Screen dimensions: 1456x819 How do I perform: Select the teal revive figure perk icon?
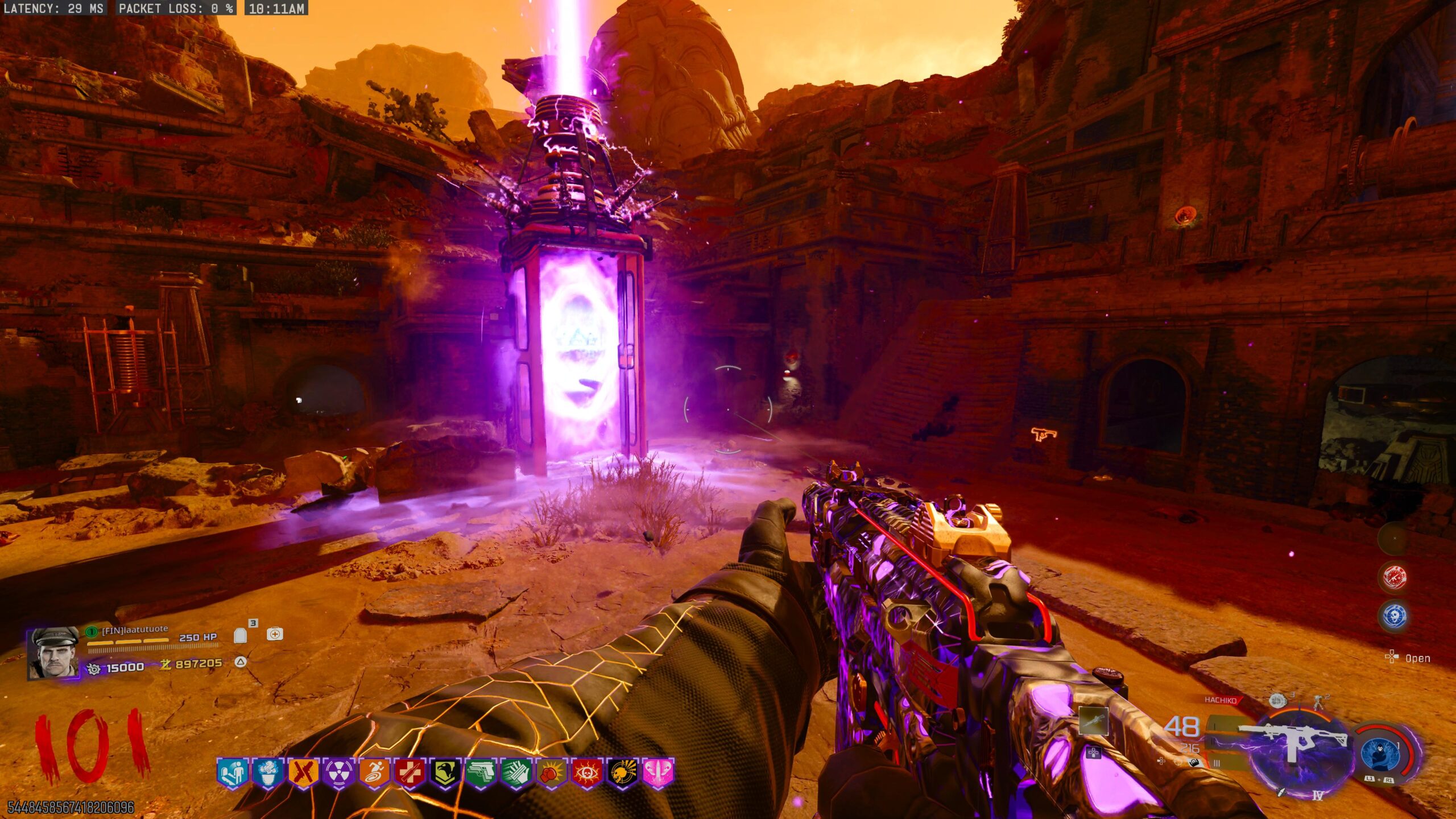pyautogui.click(x=233, y=773)
